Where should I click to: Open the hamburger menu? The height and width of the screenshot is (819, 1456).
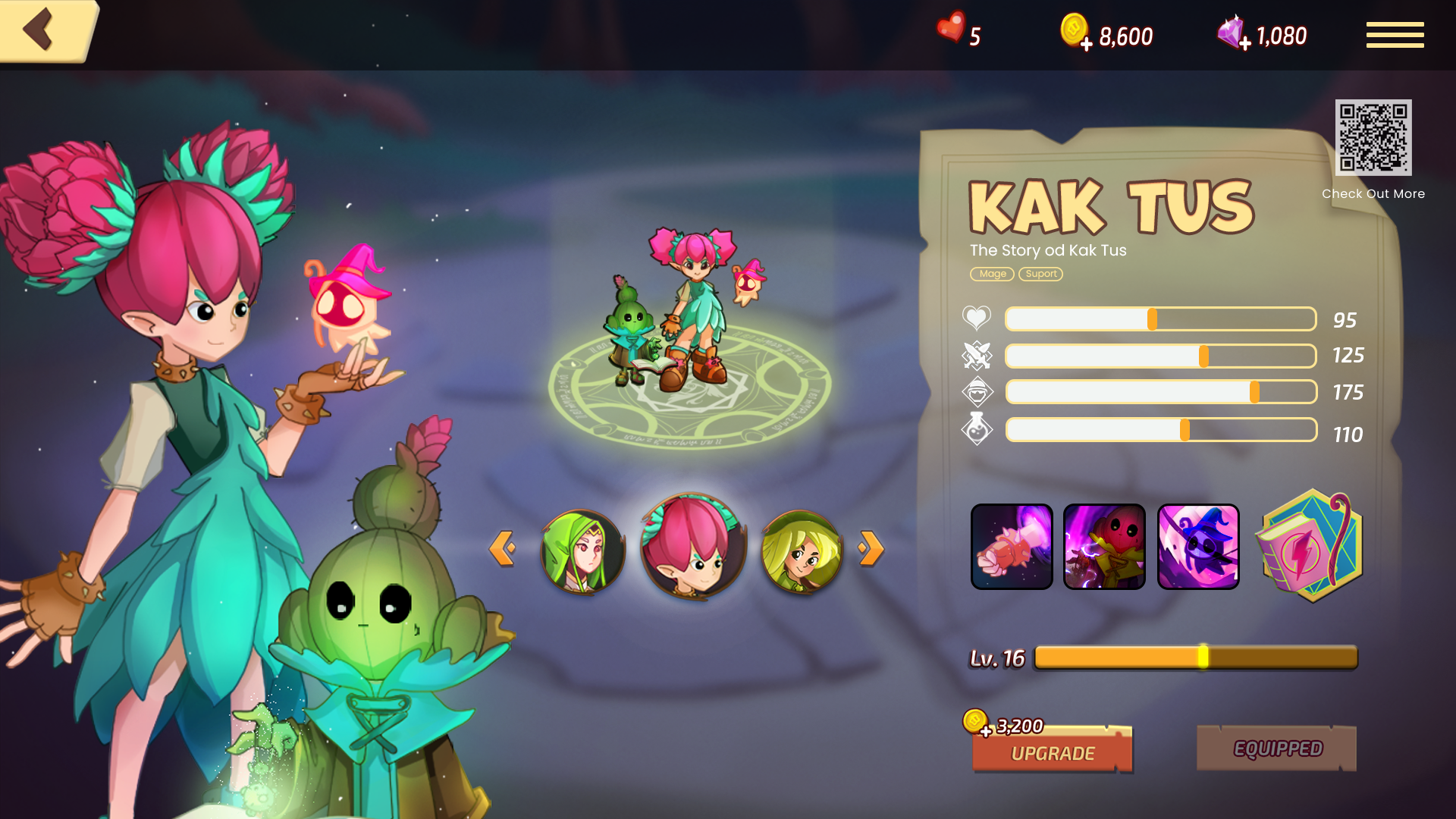pos(1395,35)
